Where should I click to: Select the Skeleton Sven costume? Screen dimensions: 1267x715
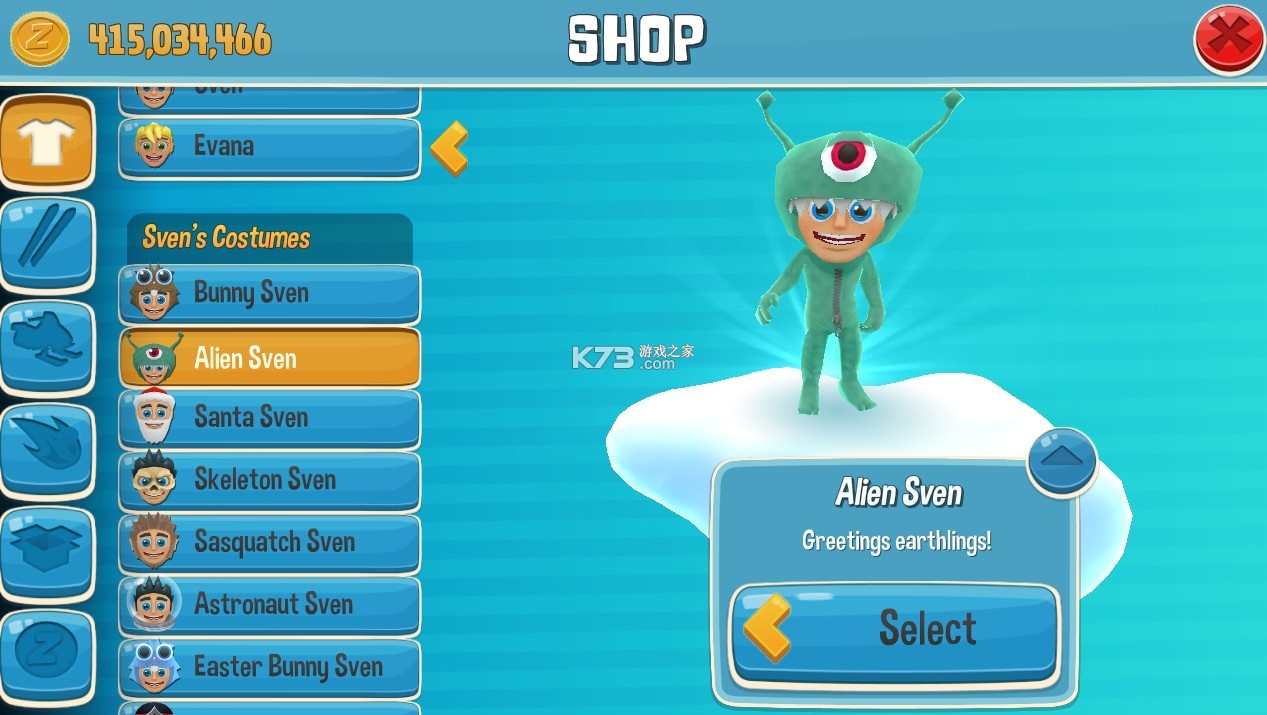pos(269,480)
